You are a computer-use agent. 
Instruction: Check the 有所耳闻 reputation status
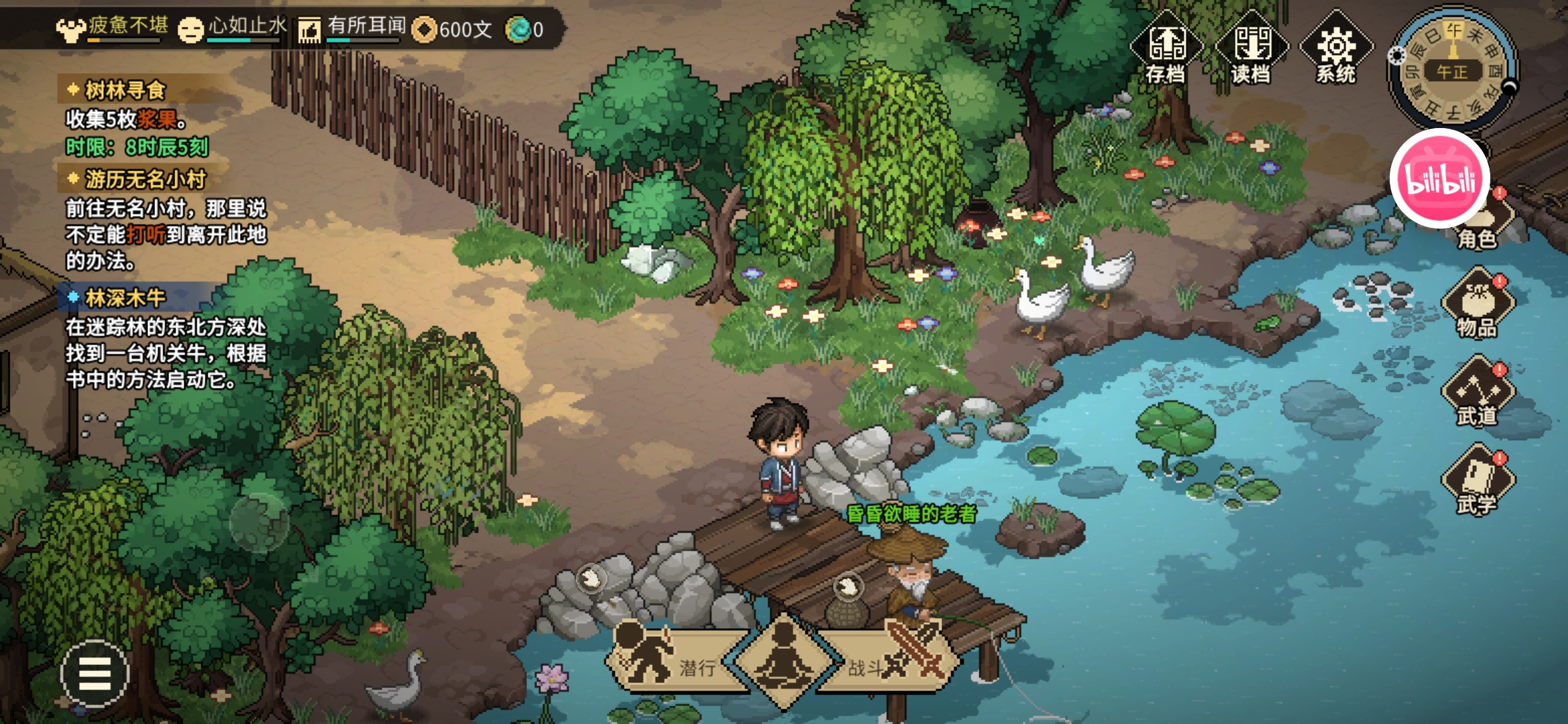(352, 28)
